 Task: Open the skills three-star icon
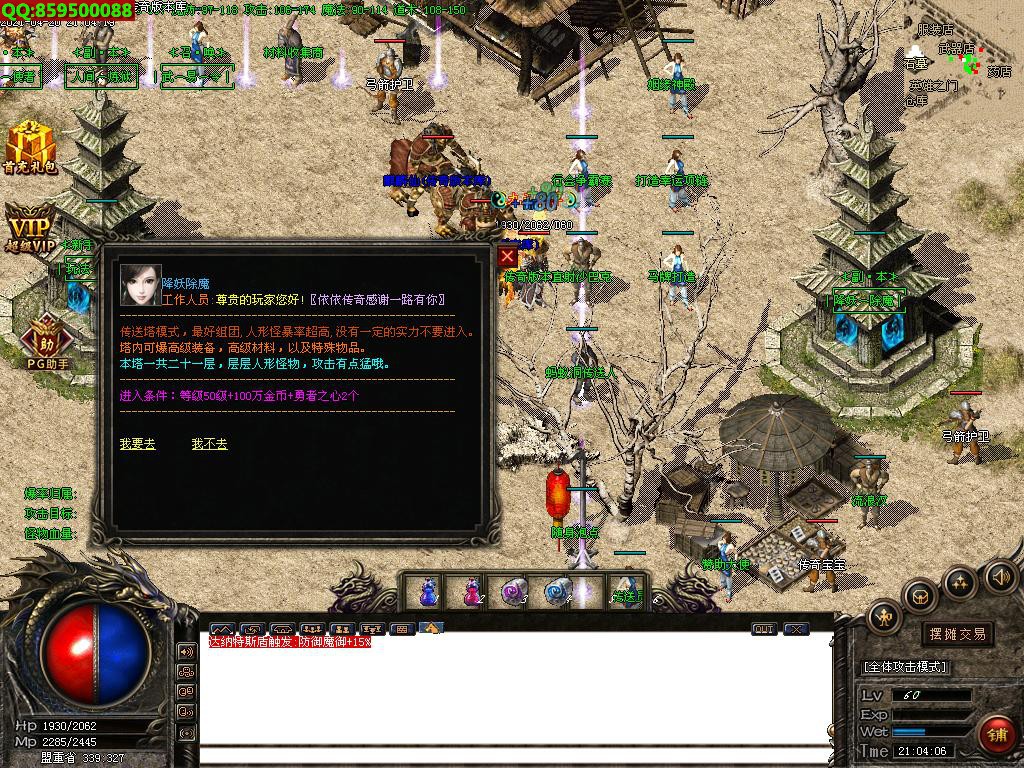tap(960, 582)
